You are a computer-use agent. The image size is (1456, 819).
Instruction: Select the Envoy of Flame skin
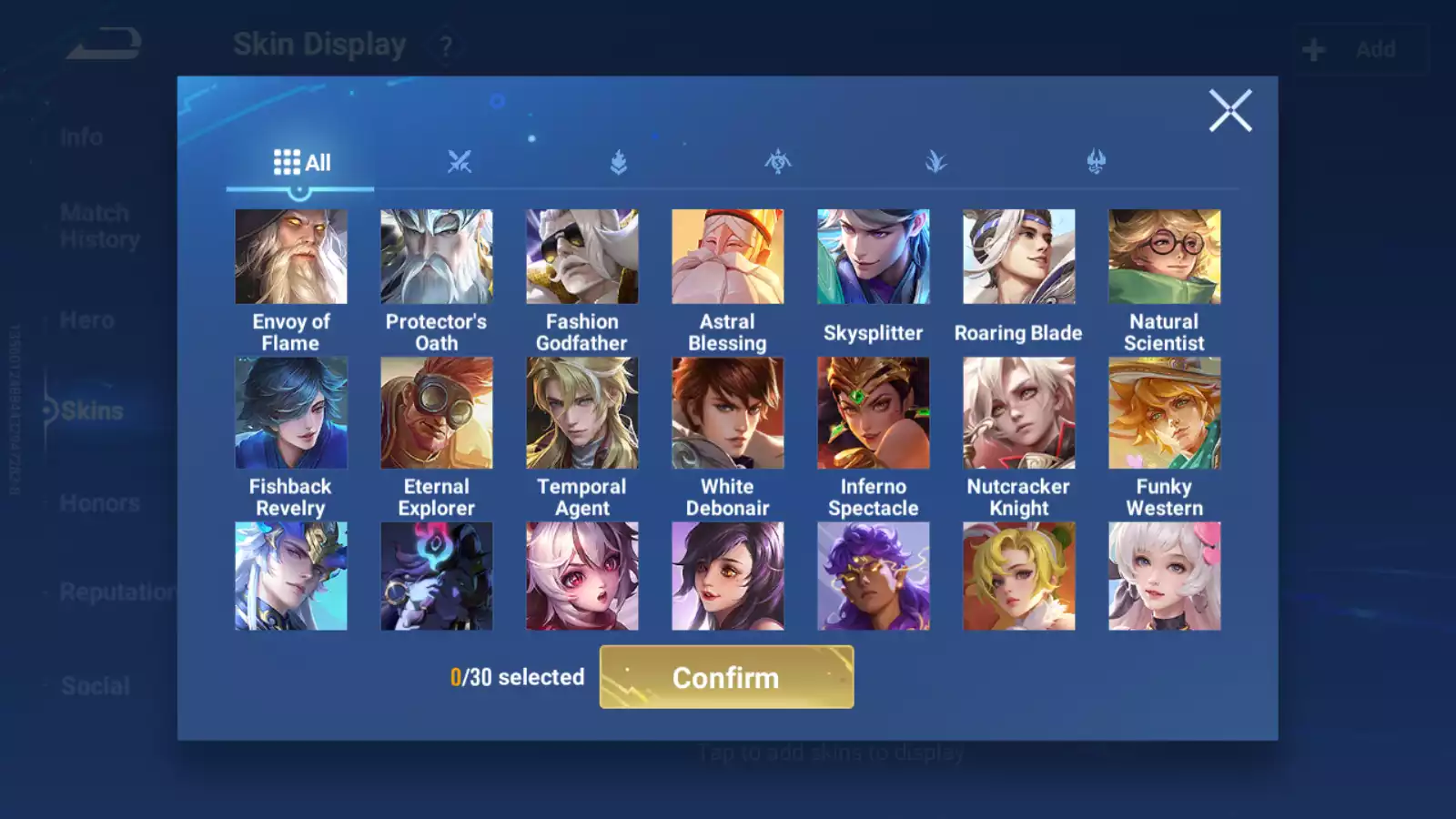pos(291,257)
